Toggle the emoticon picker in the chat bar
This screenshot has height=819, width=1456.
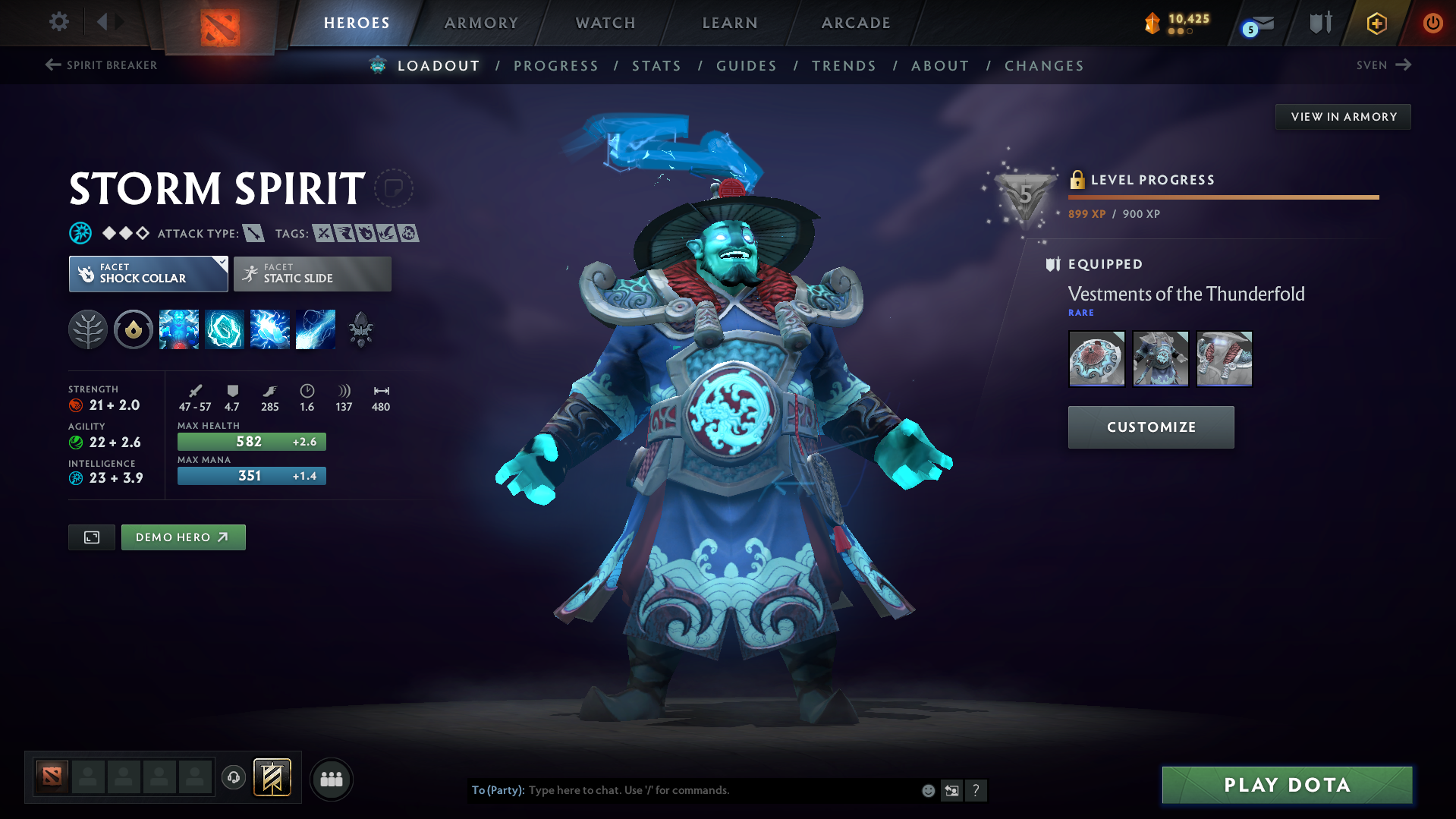tap(928, 790)
